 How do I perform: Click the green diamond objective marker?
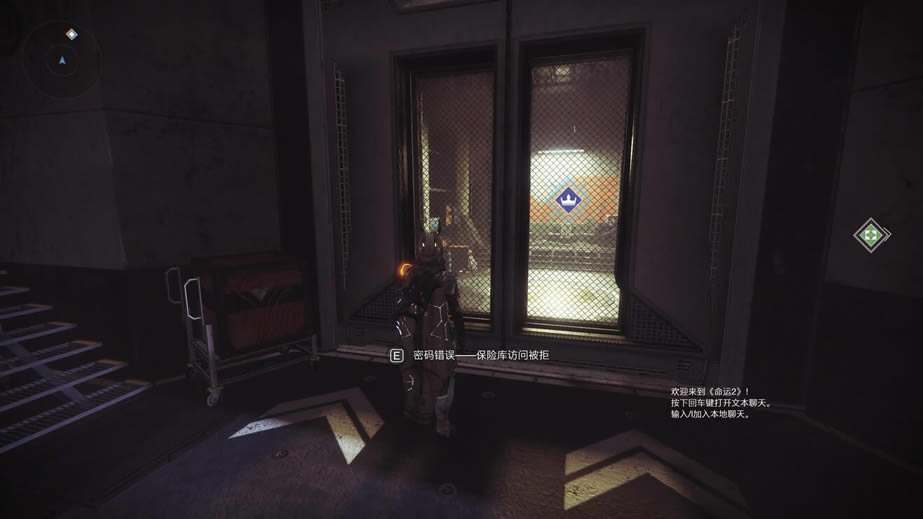[x=871, y=235]
